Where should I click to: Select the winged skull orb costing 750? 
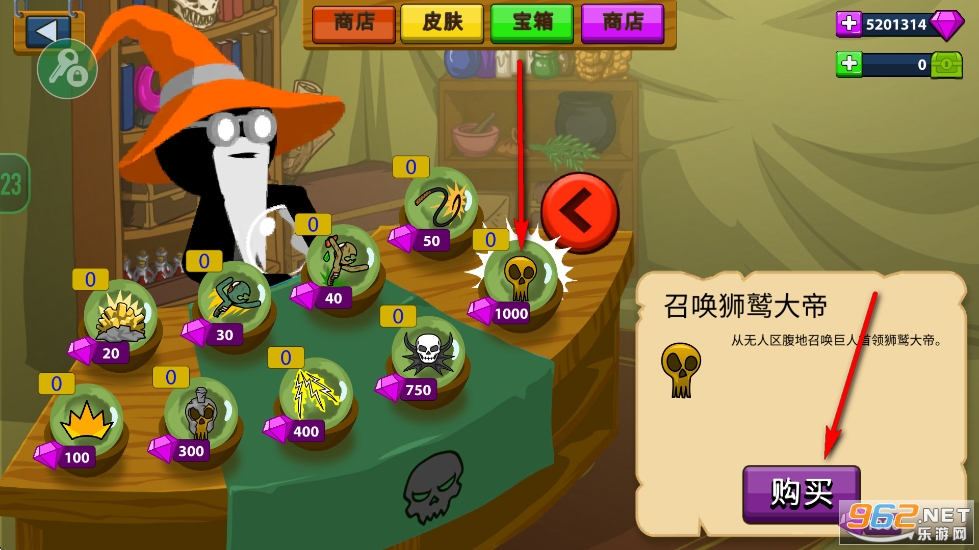click(427, 350)
